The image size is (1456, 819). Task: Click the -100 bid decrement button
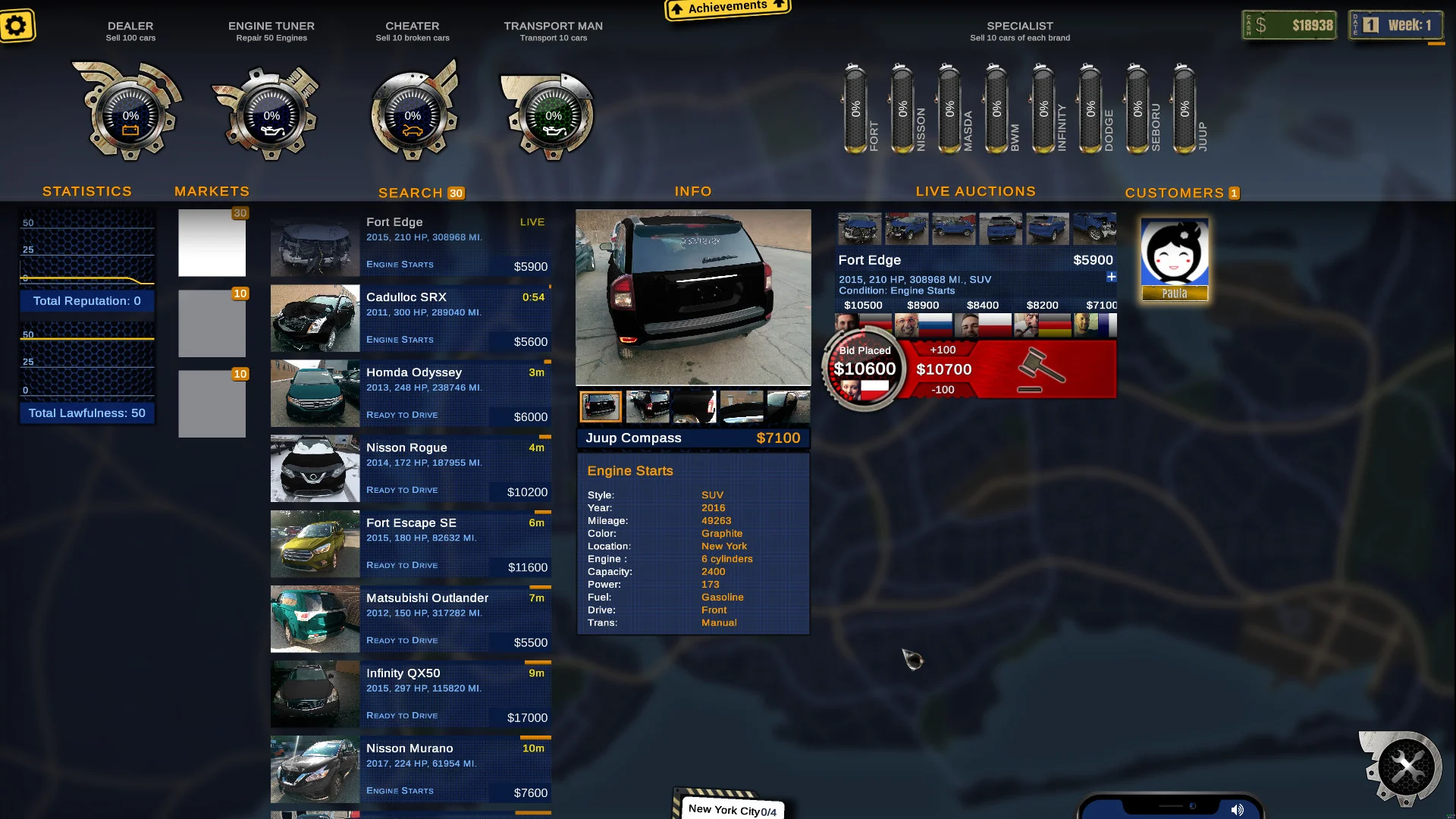click(943, 389)
